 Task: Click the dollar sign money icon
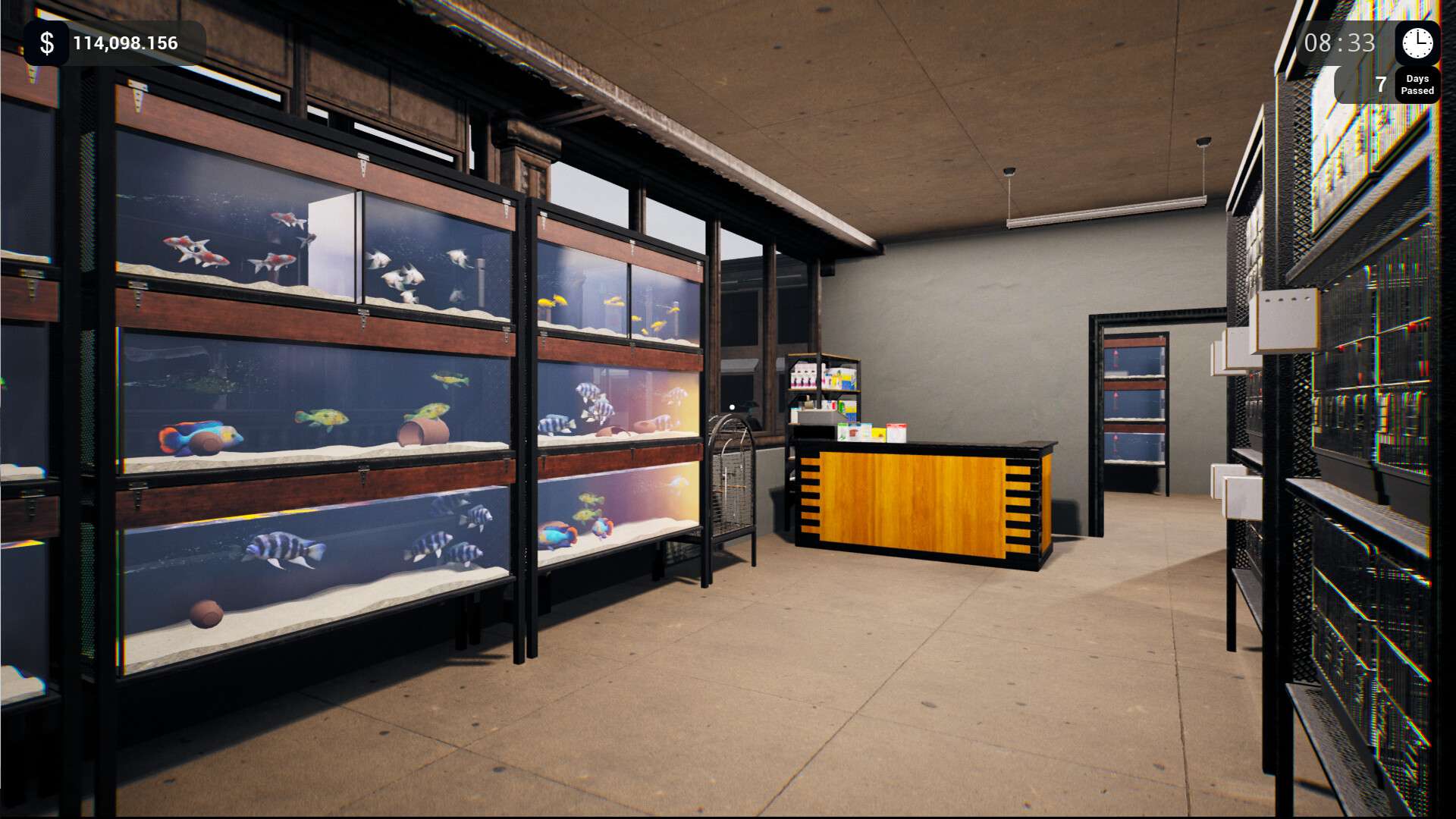pos(45,42)
